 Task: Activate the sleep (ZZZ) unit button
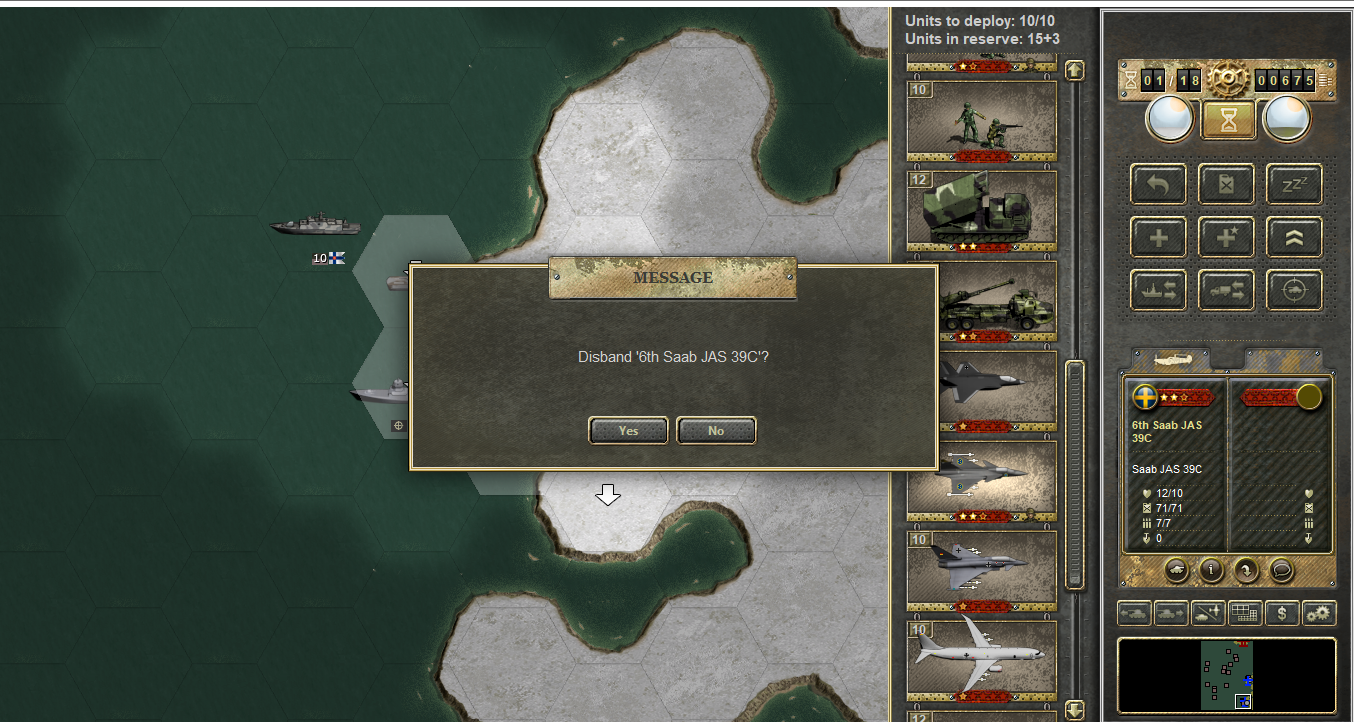pyautogui.click(x=1294, y=184)
